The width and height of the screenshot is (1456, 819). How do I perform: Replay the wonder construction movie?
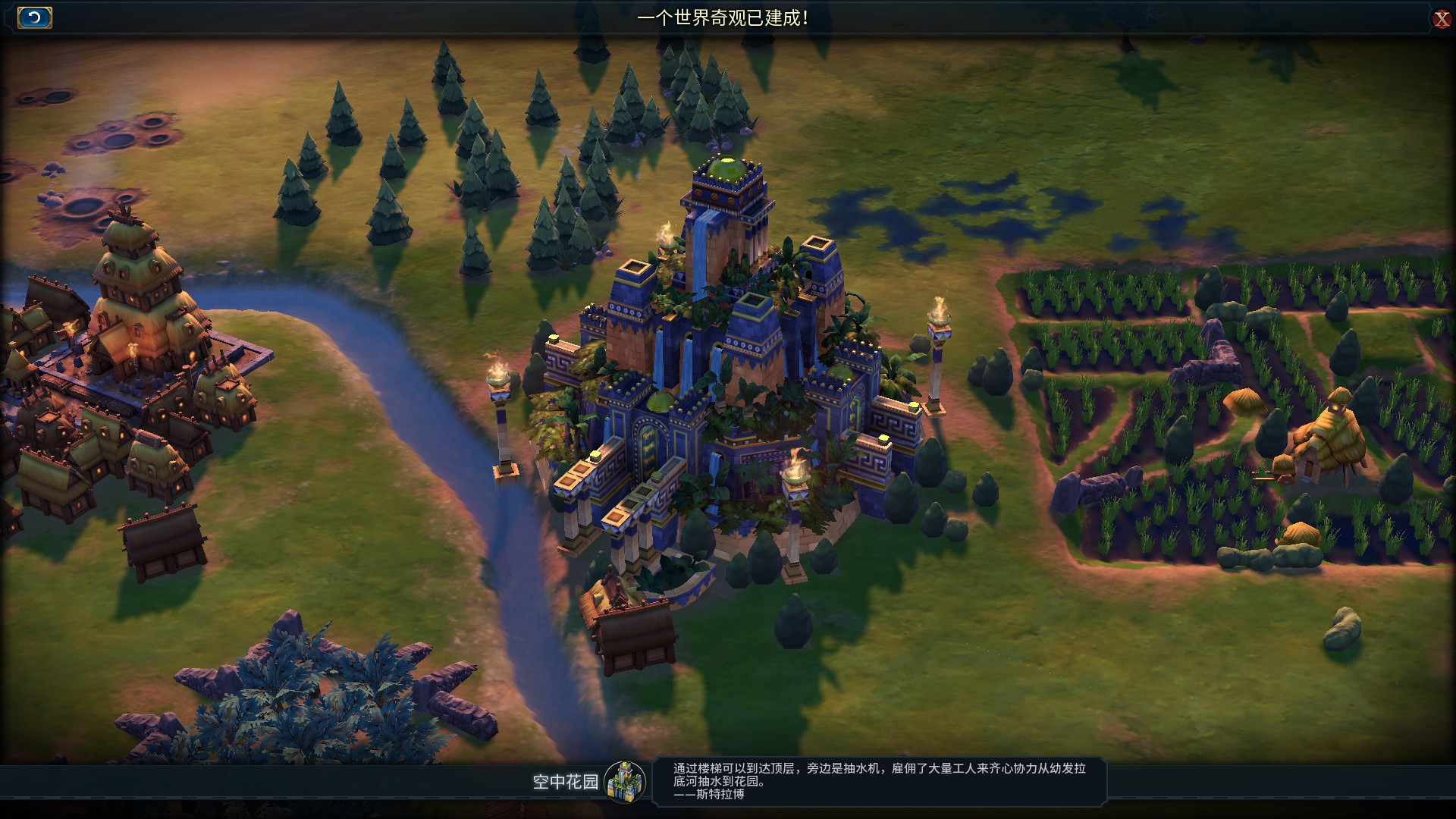click(x=34, y=17)
